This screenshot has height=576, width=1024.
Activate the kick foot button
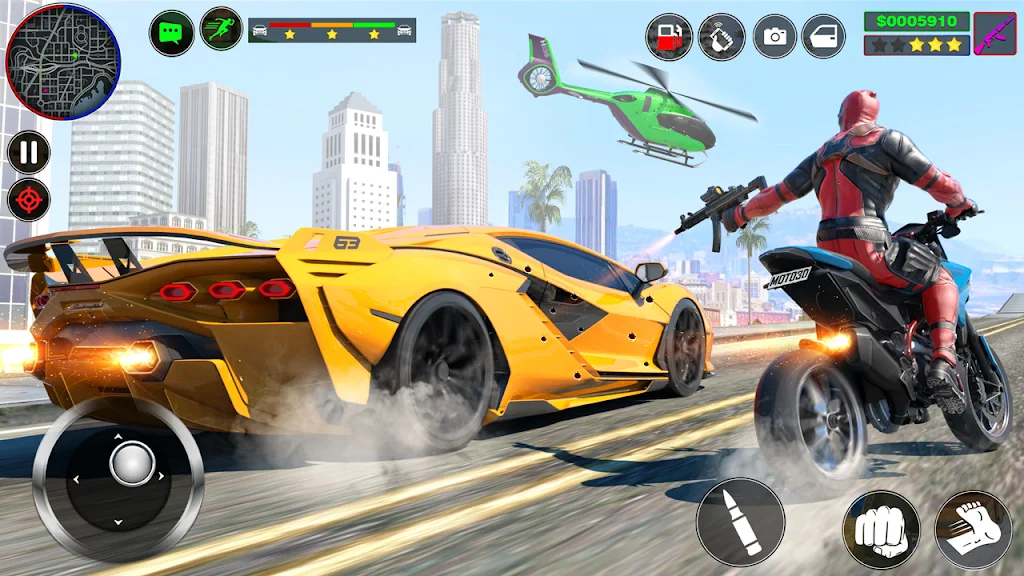973,529
